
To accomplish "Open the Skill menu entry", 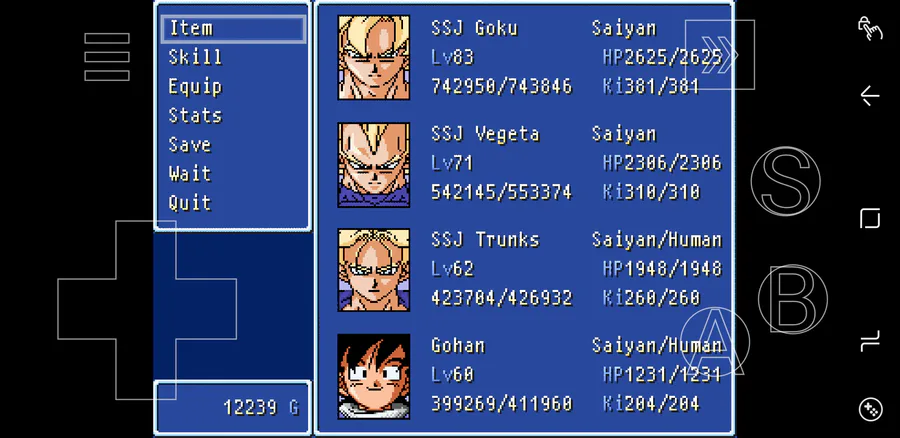I will click(x=195, y=57).
